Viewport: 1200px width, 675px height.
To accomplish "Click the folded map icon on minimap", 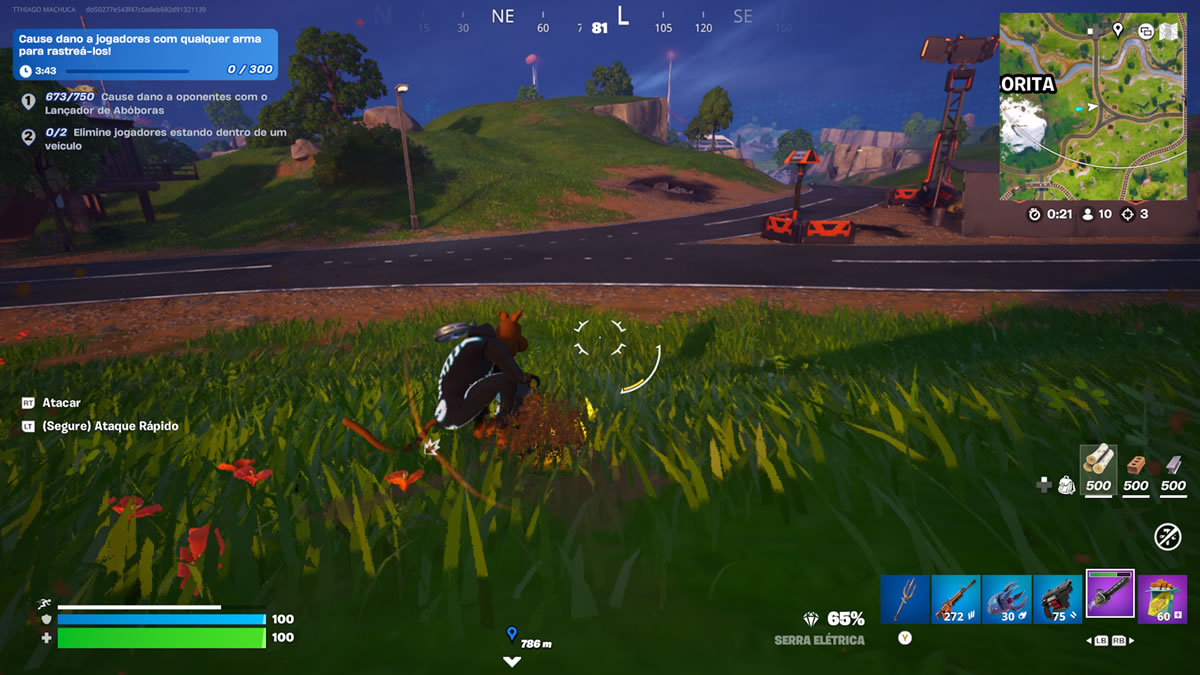I will (x=1169, y=31).
